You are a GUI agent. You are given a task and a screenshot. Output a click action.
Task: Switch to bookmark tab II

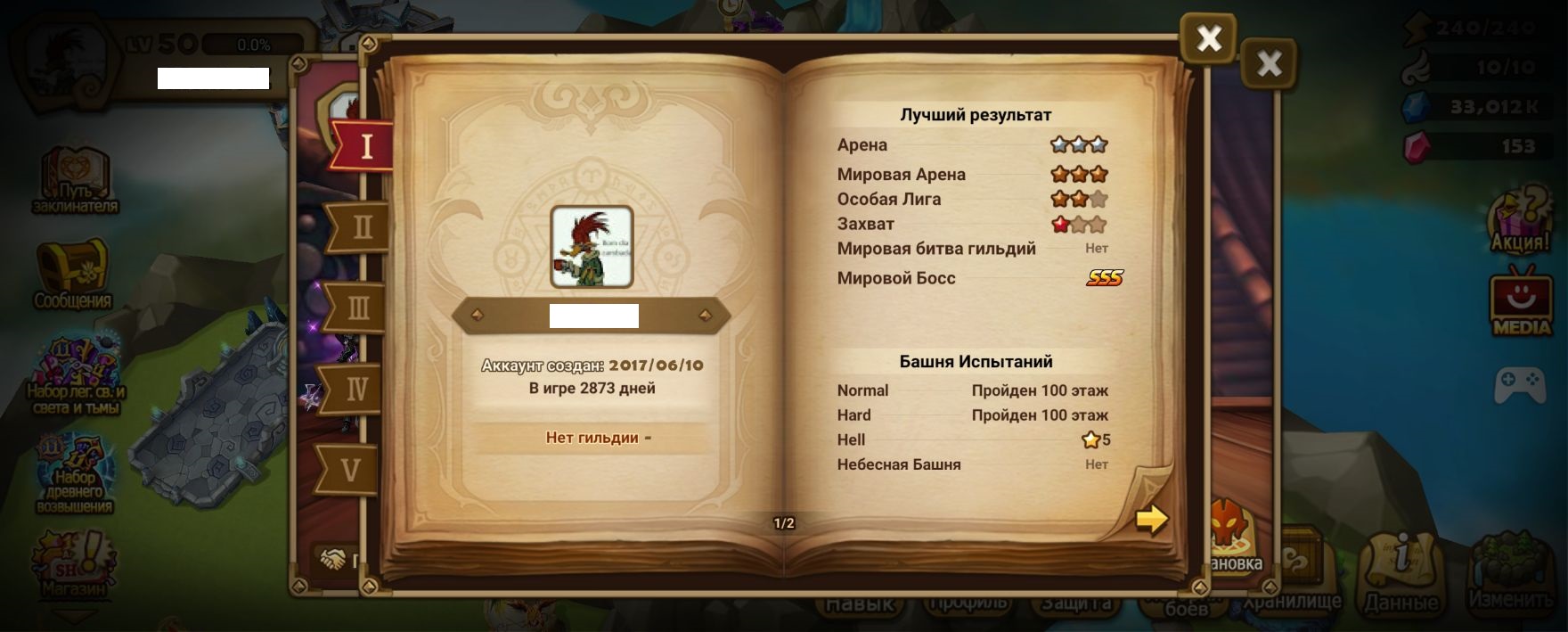point(361,227)
